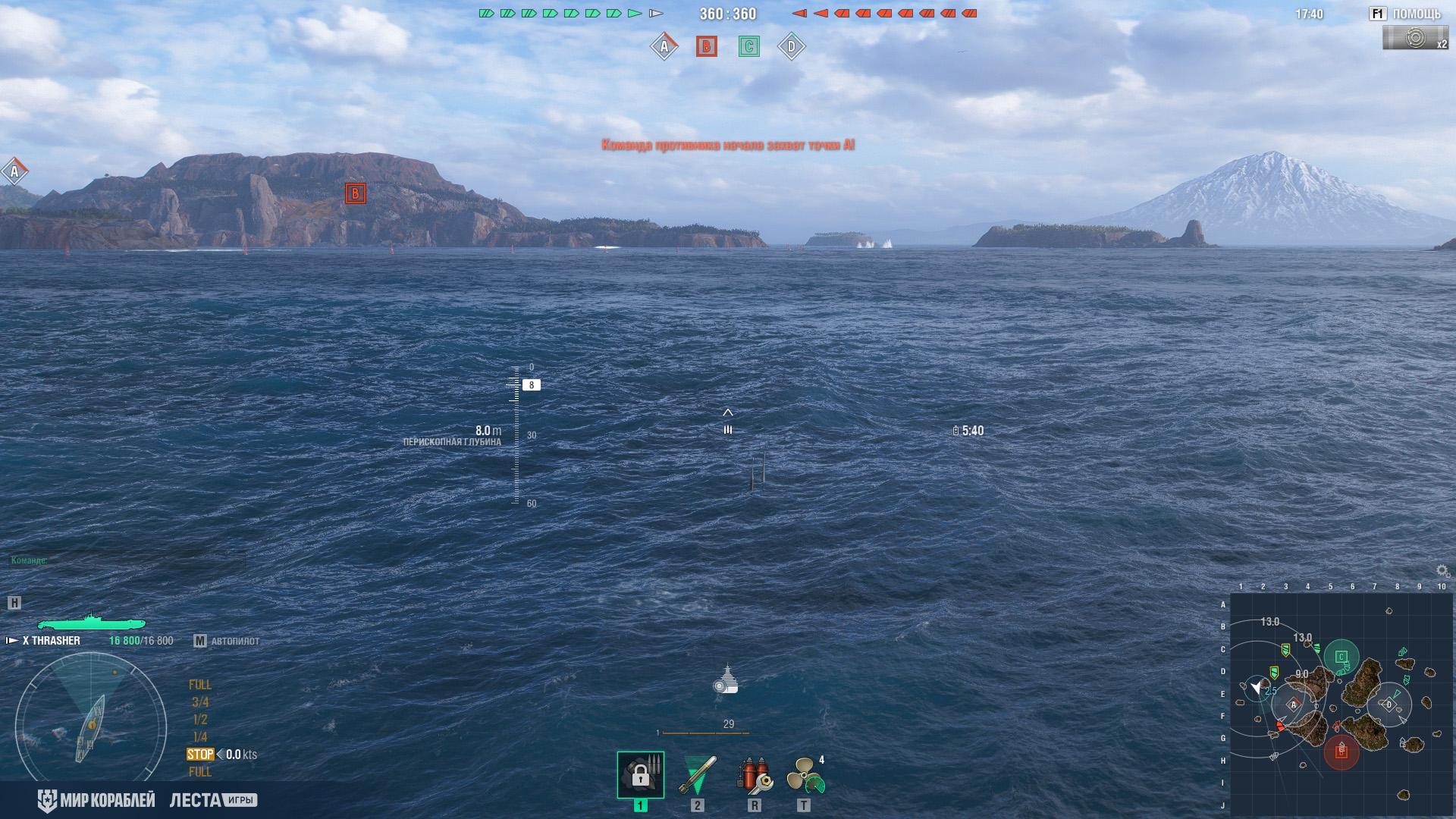This screenshot has height=819, width=1456.
Task: Choose 1/4 speed on the engine telegraph
Action: click(x=200, y=737)
